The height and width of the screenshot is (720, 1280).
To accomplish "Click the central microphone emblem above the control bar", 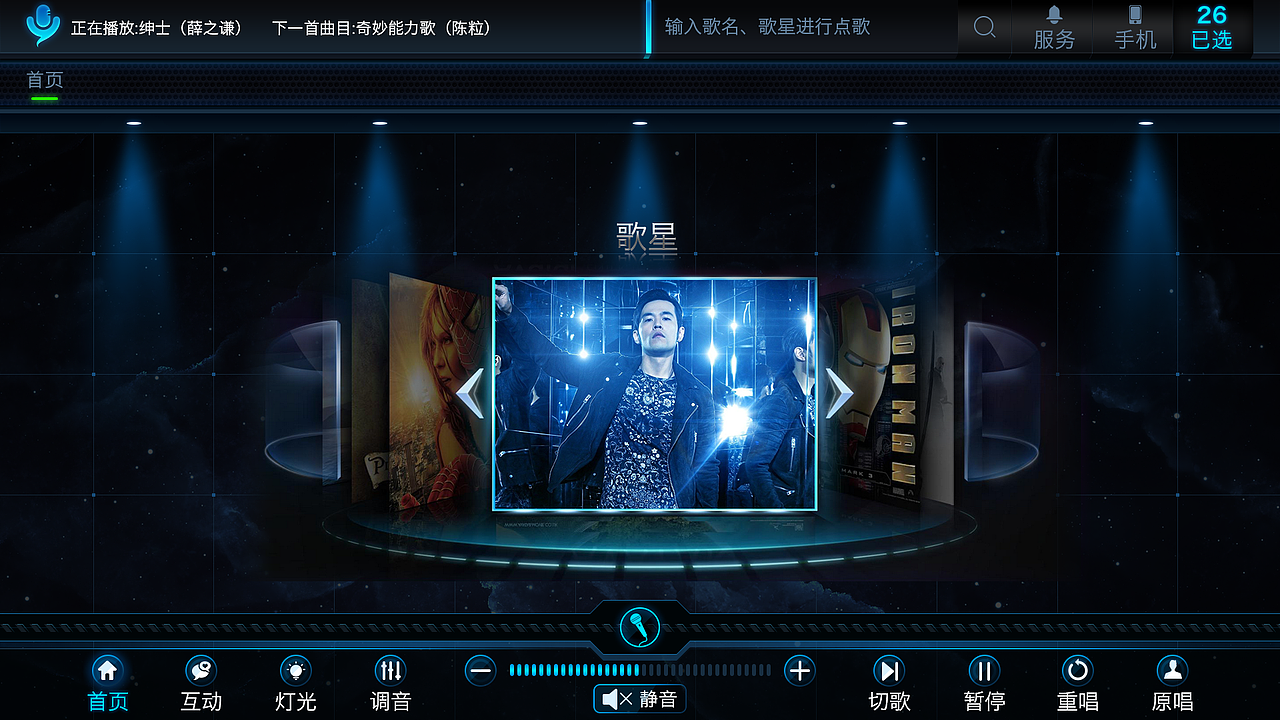I will coord(640,625).
